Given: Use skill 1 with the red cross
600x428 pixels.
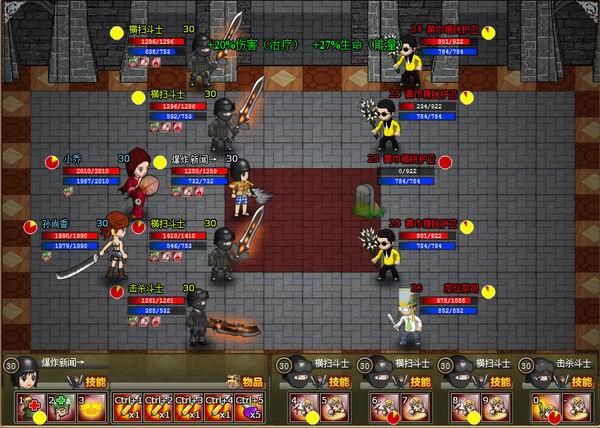Looking at the screenshot, I should (x=29, y=407).
